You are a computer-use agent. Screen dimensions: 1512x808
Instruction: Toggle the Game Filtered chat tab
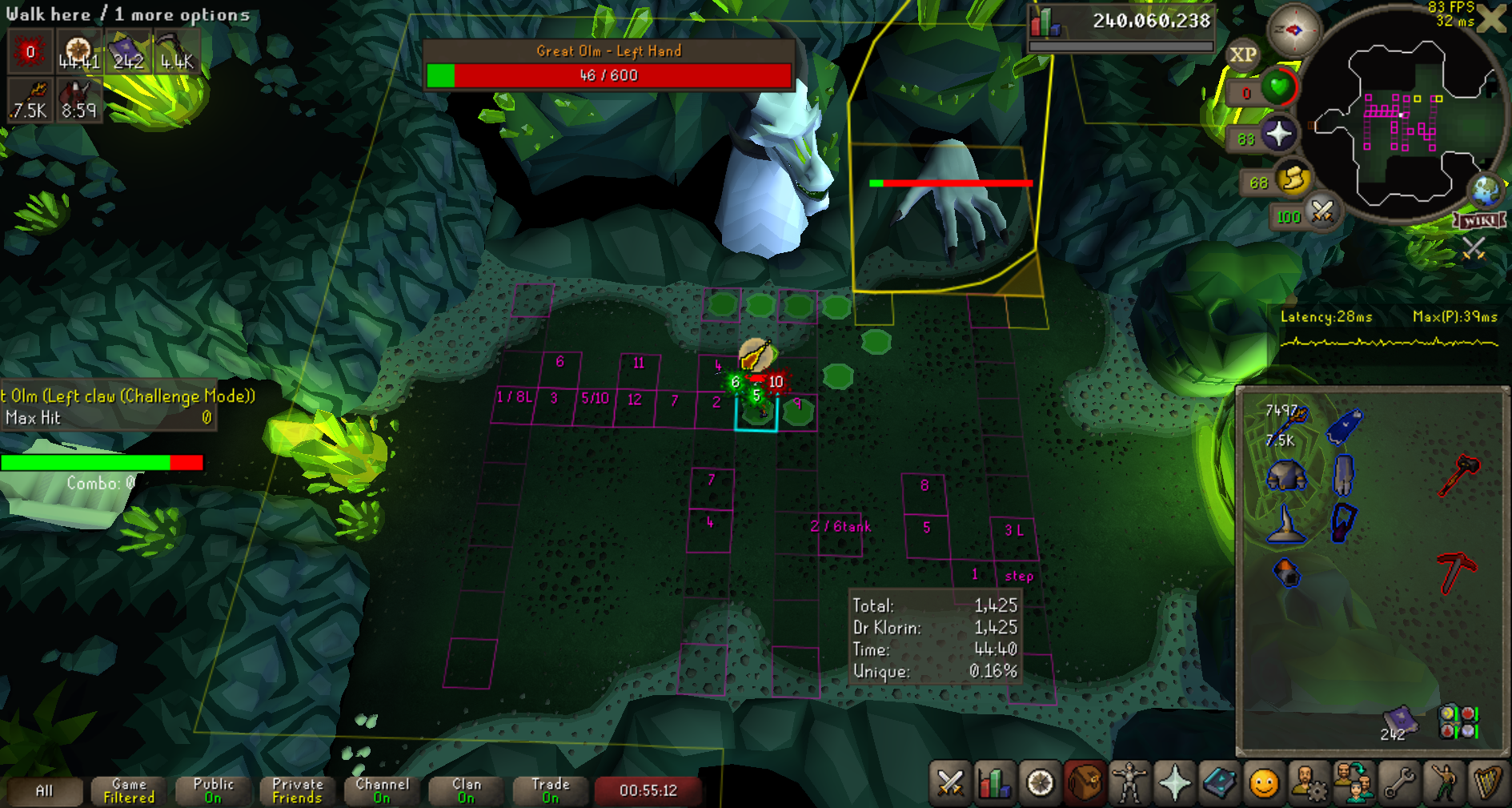coord(129,790)
